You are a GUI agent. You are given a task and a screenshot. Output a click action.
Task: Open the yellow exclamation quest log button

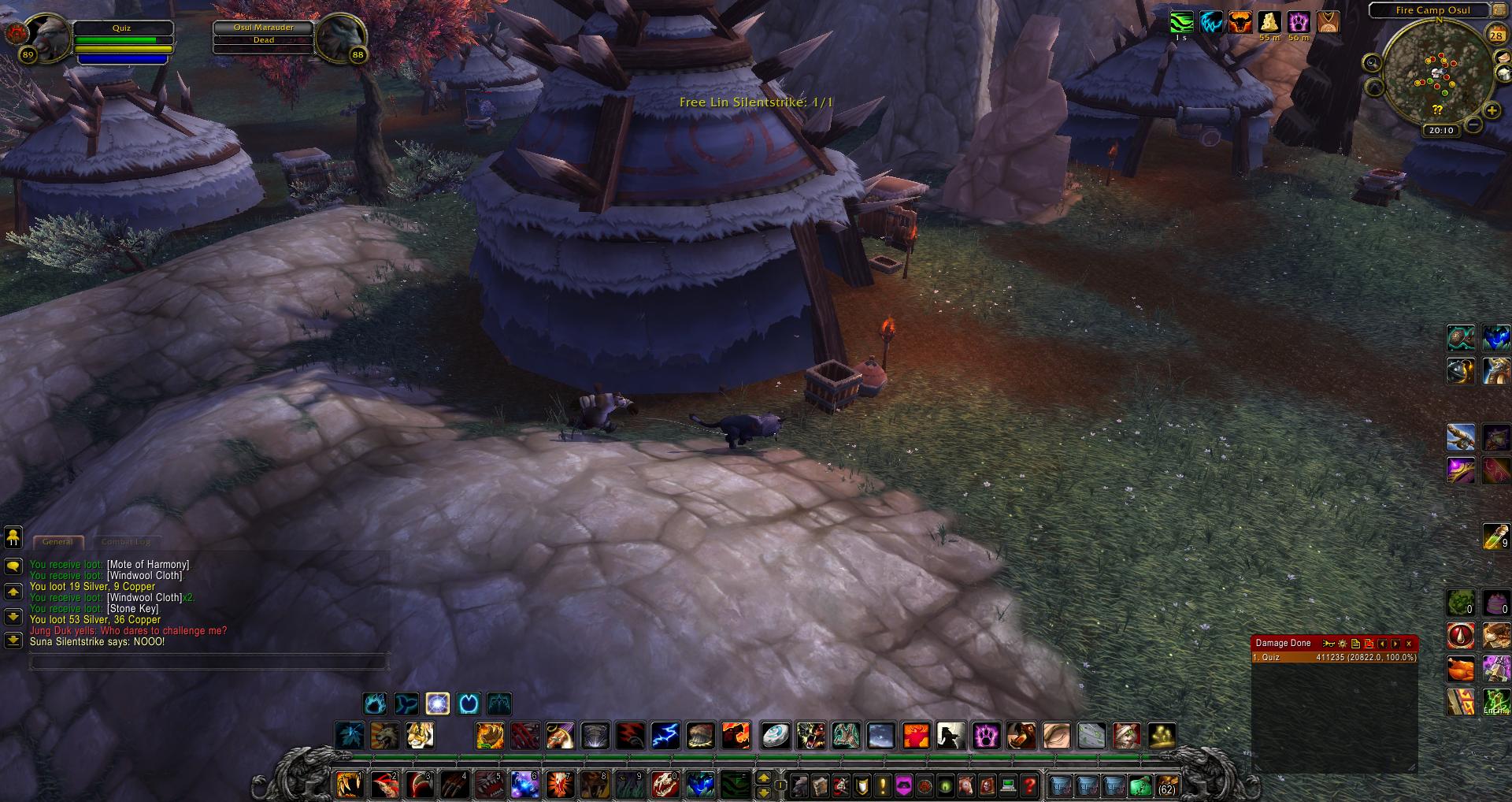click(x=883, y=785)
